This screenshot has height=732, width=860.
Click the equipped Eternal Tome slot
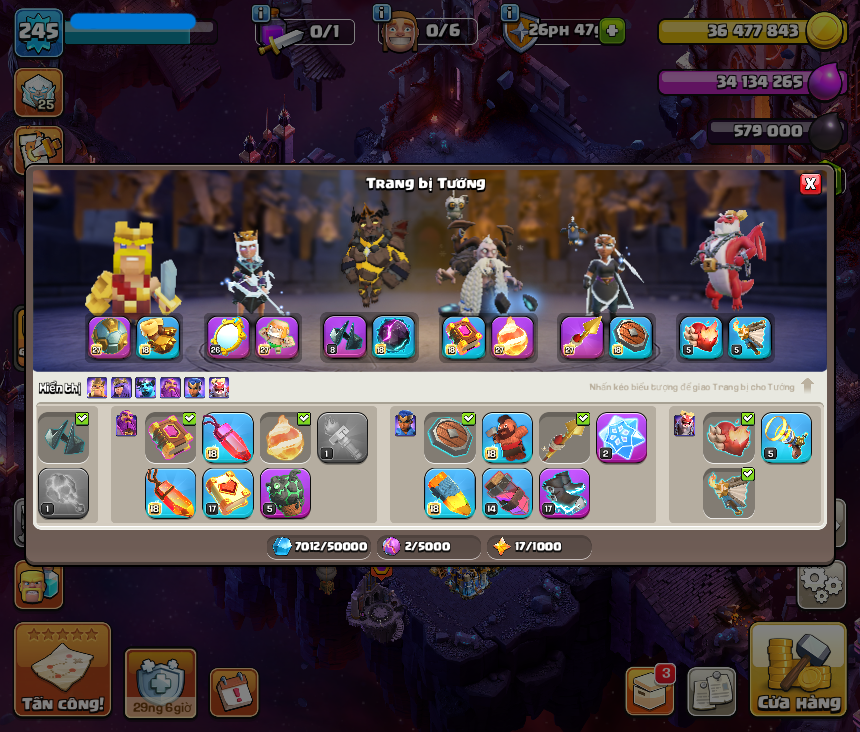[463, 337]
